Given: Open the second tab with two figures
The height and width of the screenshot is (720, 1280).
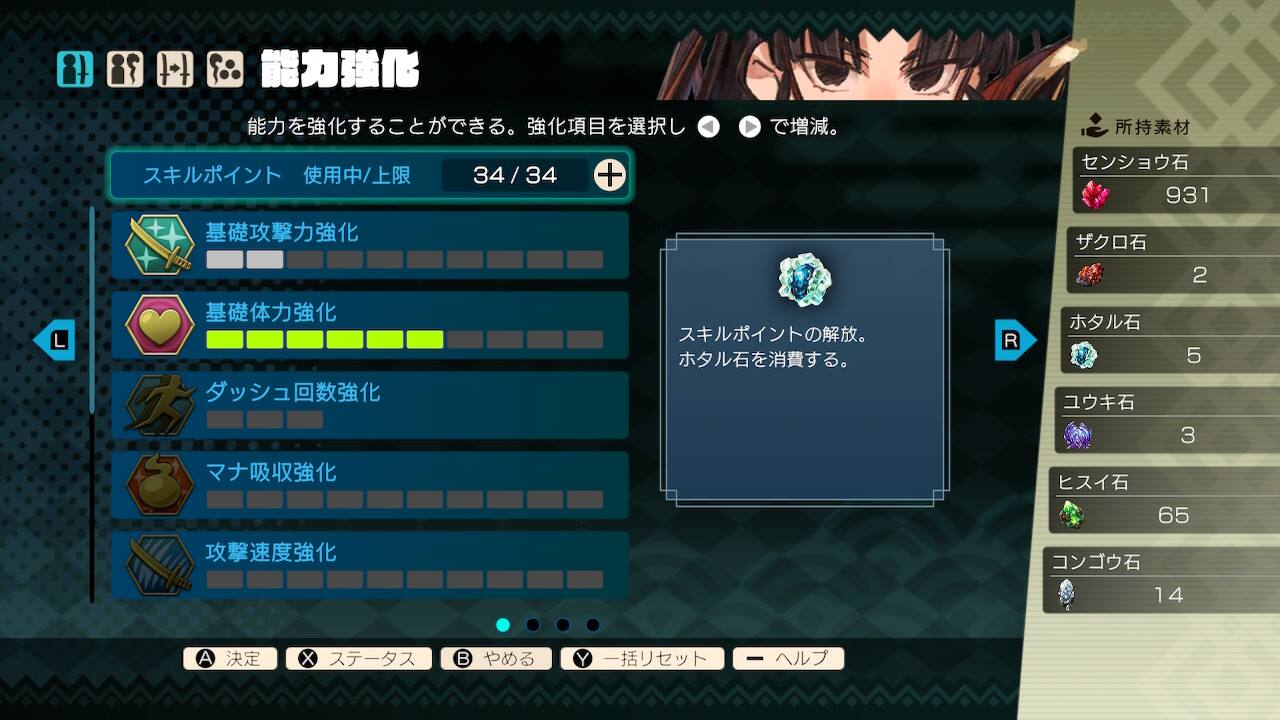Looking at the screenshot, I should click(x=125, y=69).
